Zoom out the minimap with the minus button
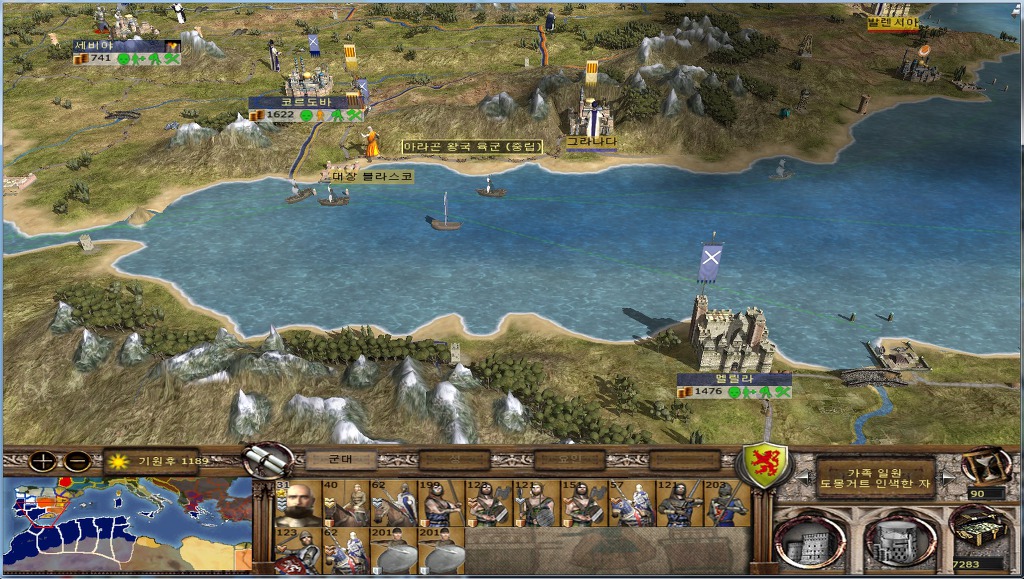Viewport: 1024px width, 579px height. (x=77, y=461)
